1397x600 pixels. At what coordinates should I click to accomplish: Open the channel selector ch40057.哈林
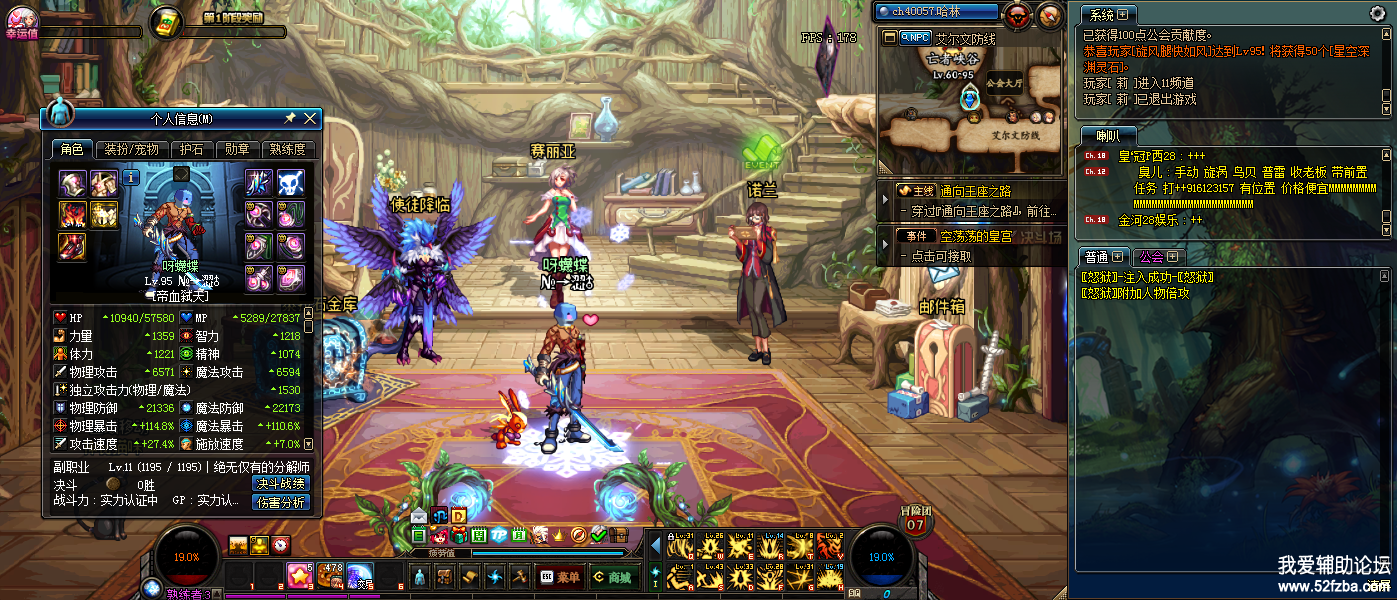coord(936,12)
